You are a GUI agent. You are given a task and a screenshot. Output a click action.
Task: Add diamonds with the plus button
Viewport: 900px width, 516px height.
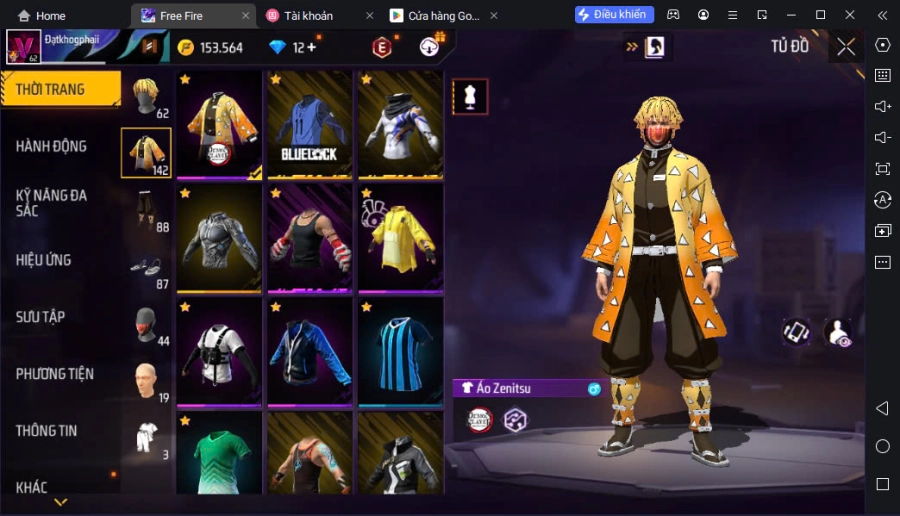pyautogui.click(x=312, y=47)
